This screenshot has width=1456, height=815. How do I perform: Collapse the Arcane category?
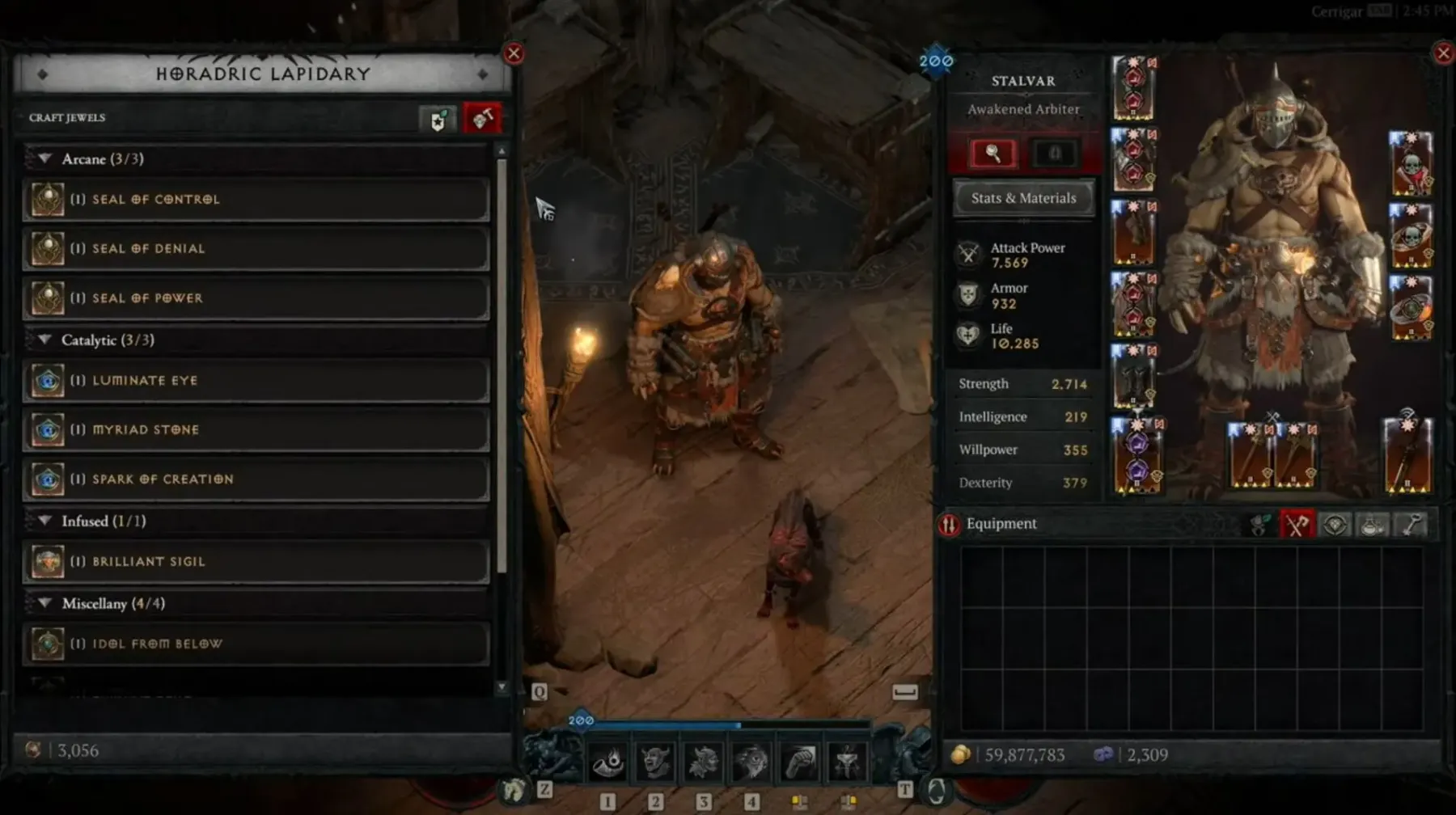point(45,159)
